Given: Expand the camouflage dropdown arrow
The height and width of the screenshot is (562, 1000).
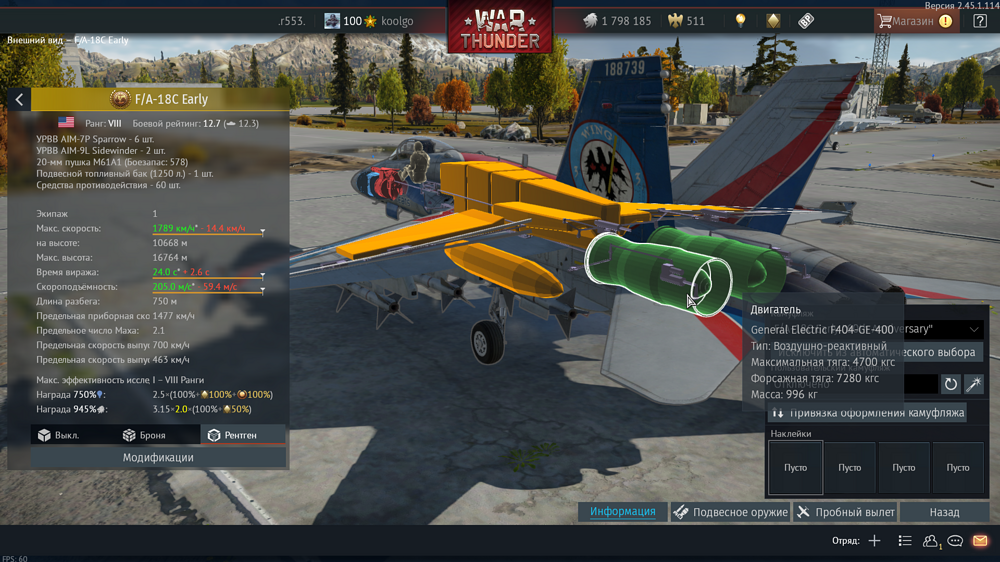Looking at the screenshot, I should tap(974, 329).
